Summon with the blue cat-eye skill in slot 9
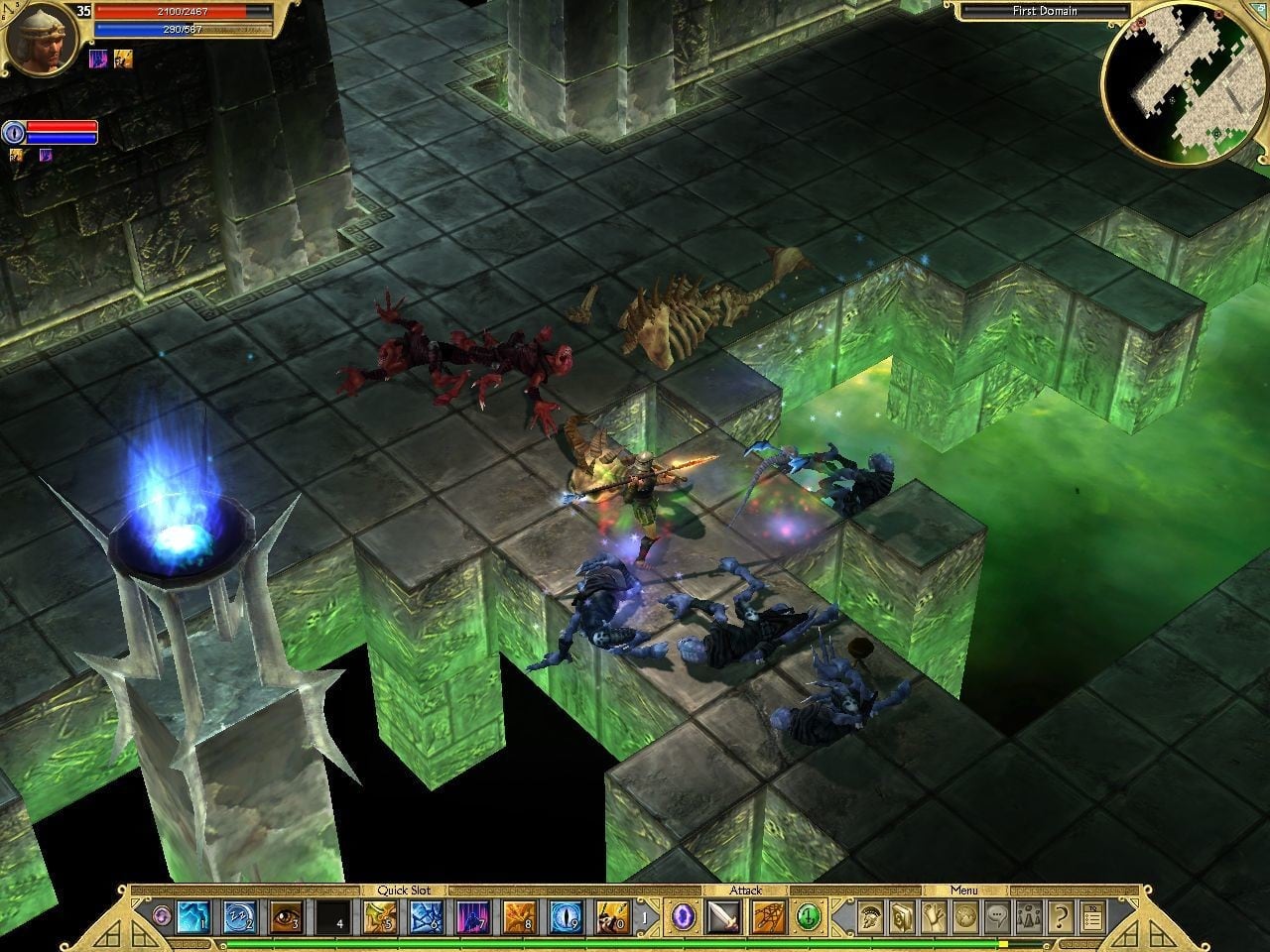The height and width of the screenshot is (952, 1270). (x=566, y=917)
